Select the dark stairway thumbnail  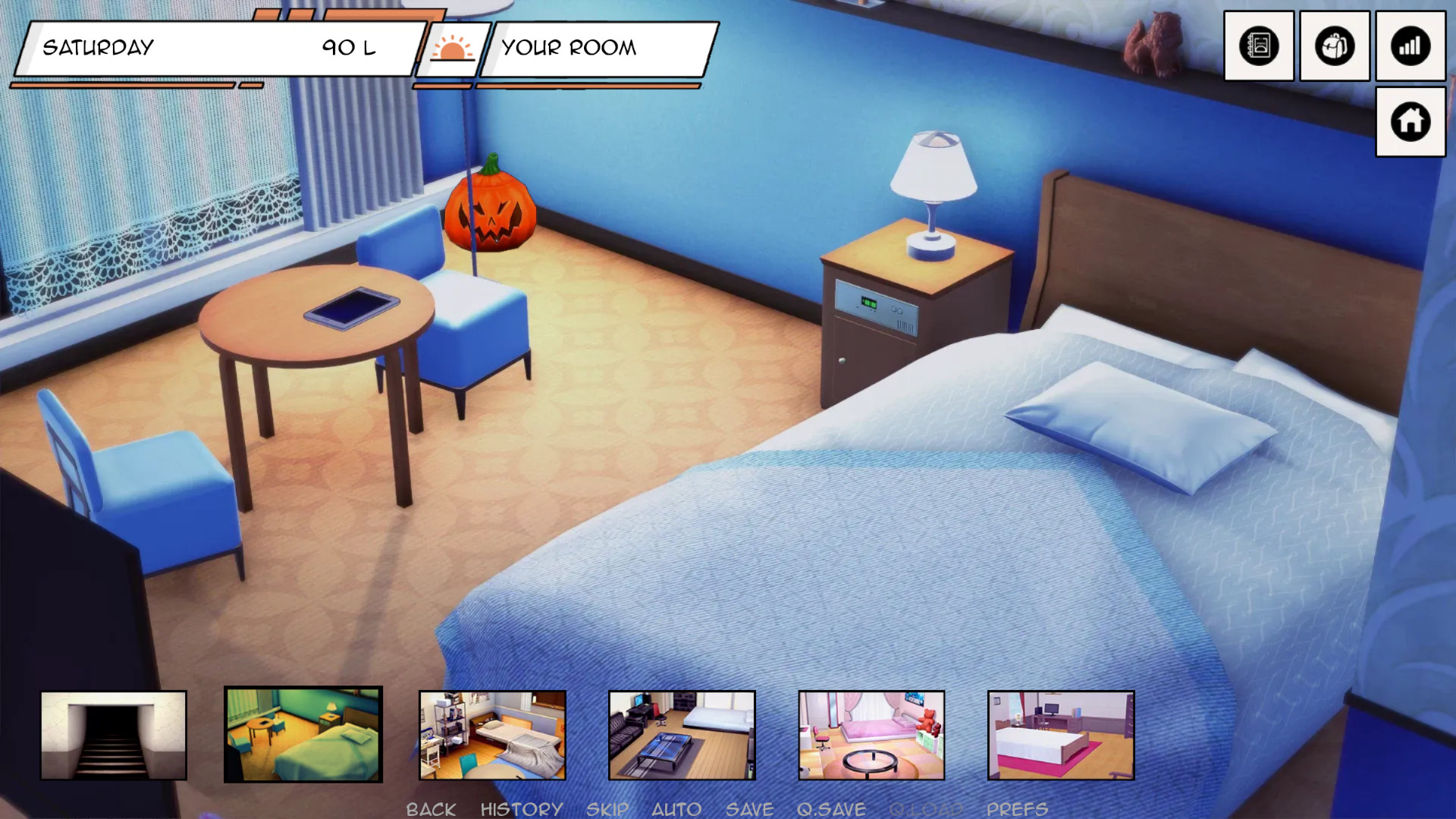[x=114, y=735]
